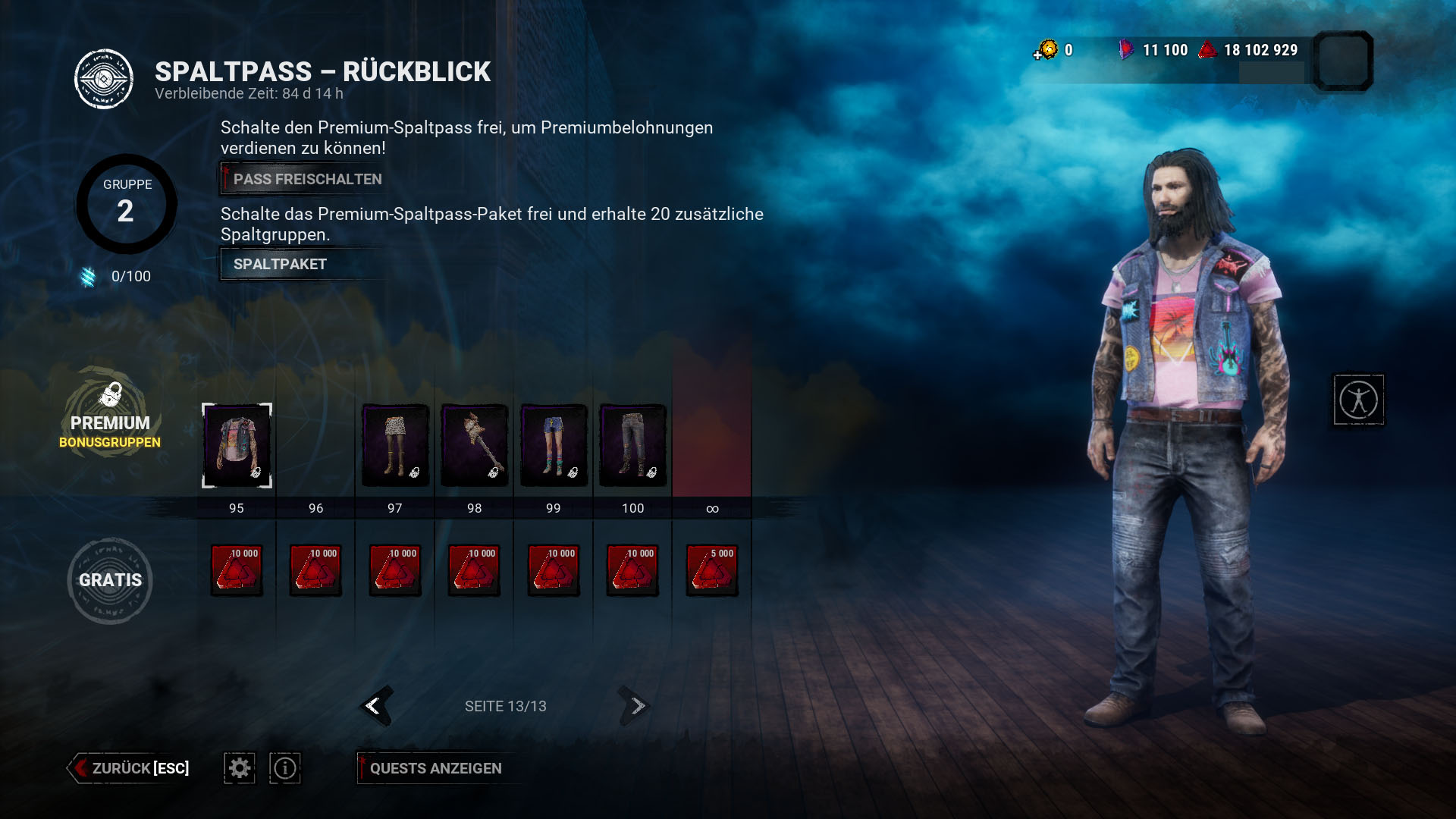Viewport: 1456px width, 819px height.
Task: Click the info icon next to settings
Action: click(x=284, y=768)
